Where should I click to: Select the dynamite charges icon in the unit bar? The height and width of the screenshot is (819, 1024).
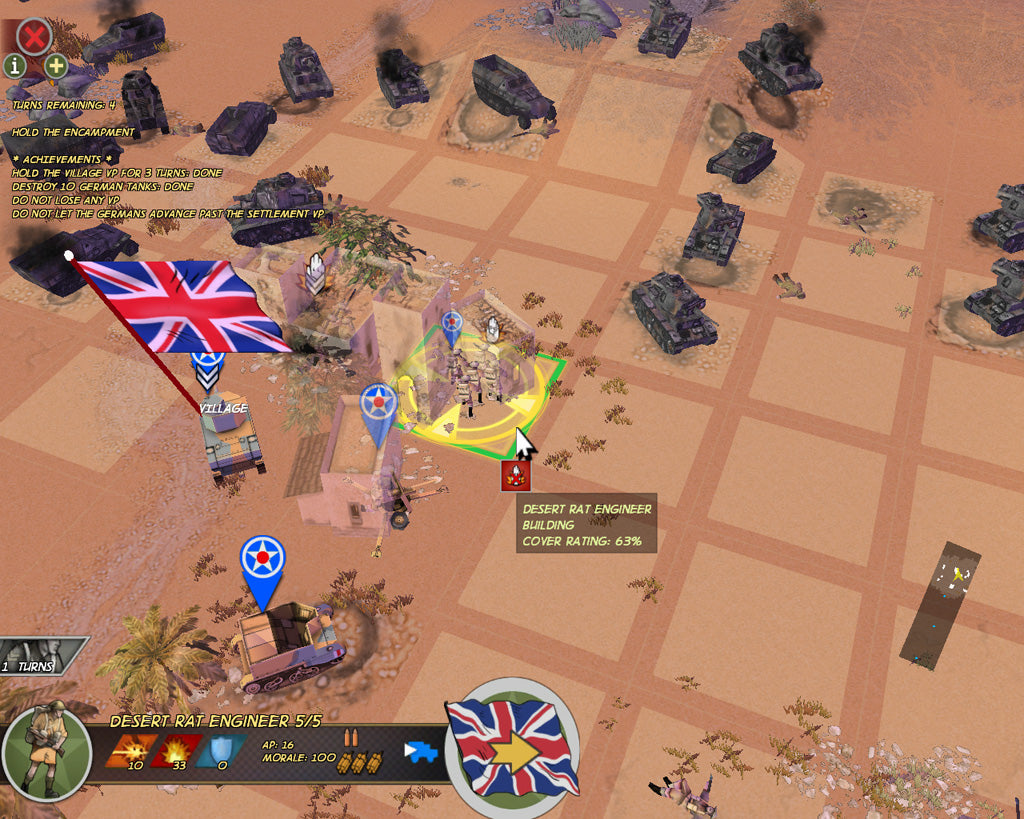tap(360, 762)
